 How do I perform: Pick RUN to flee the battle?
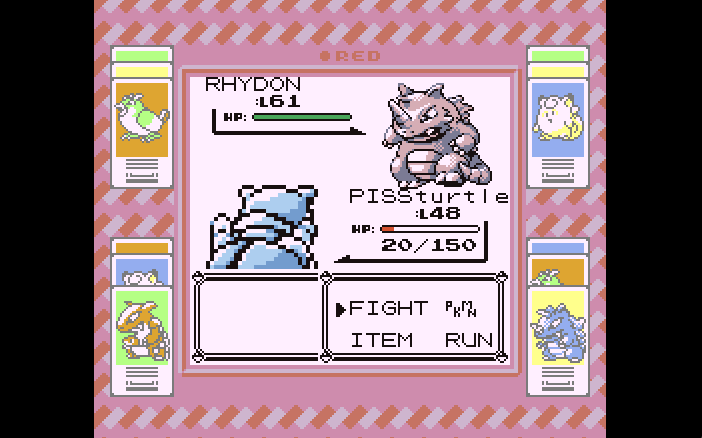(x=469, y=340)
